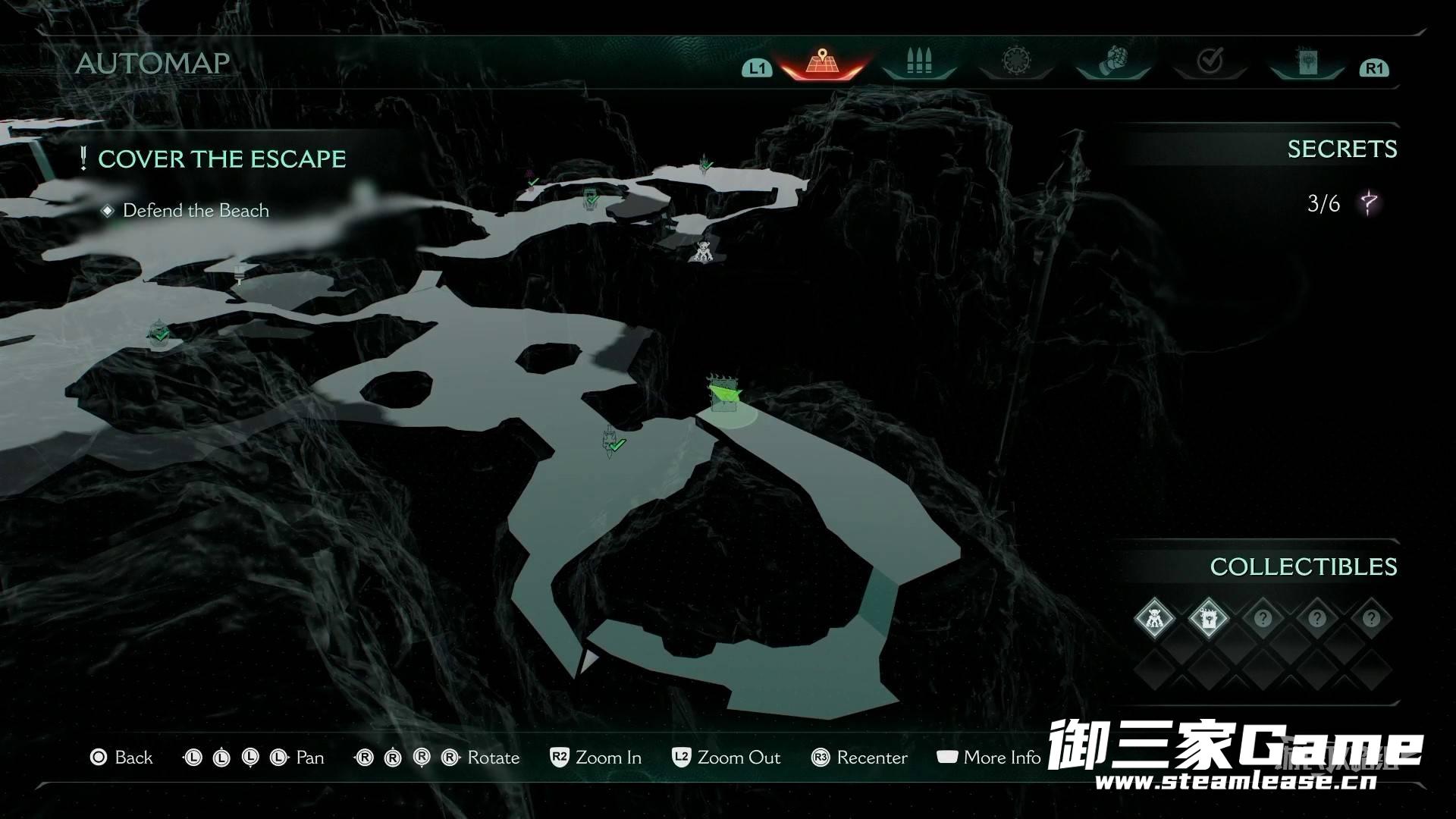Click the Zoom In option in the footer
Screen dimensions: 1456x819
point(596,758)
